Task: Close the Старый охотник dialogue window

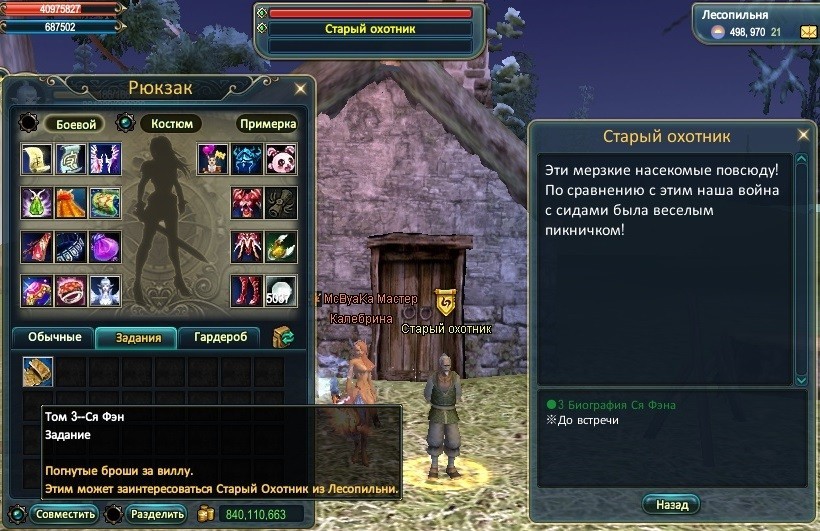Action: click(802, 134)
